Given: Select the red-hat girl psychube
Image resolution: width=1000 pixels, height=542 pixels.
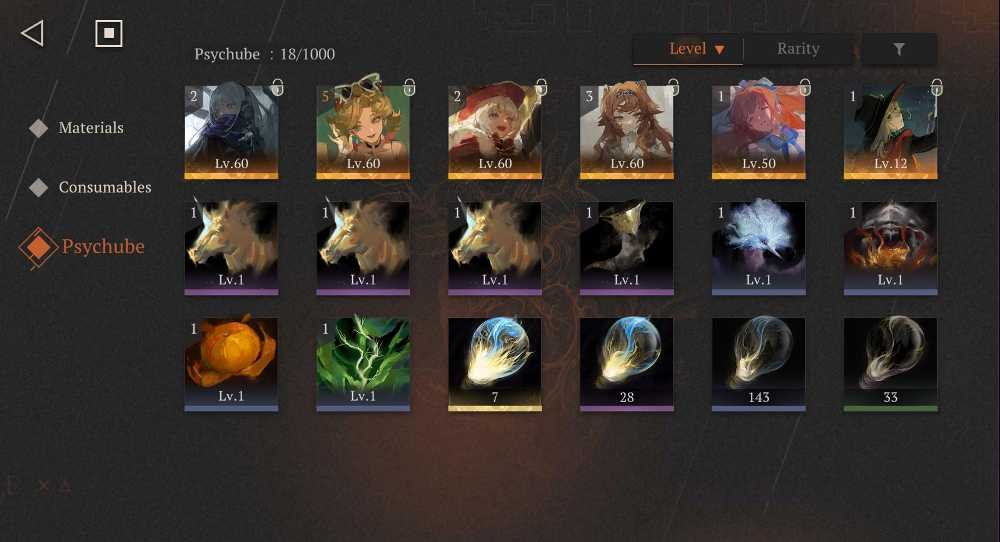Looking at the screenshot, I should (x=494, y=131).
